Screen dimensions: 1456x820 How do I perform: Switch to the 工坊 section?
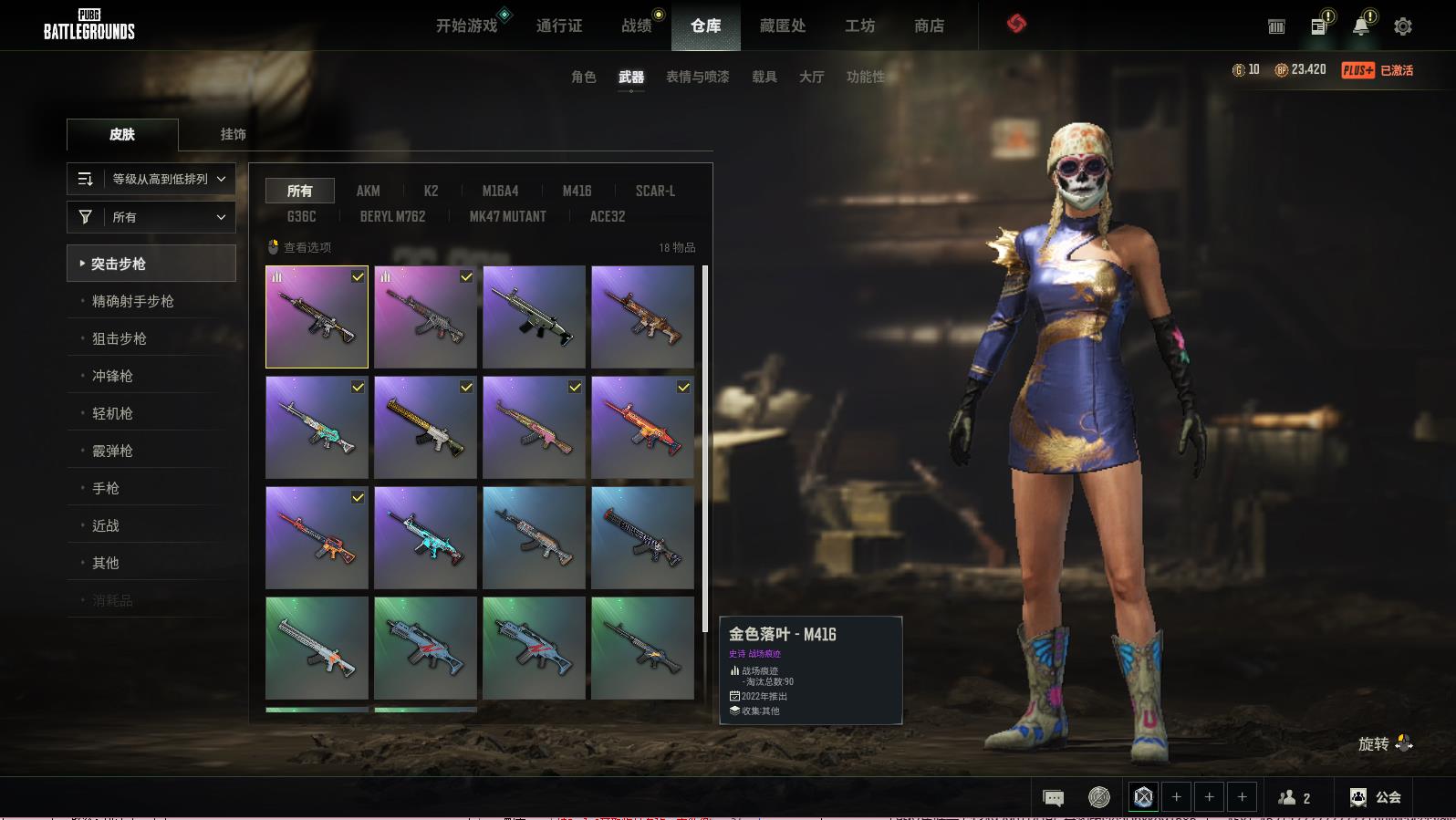(x=859, y=26)
